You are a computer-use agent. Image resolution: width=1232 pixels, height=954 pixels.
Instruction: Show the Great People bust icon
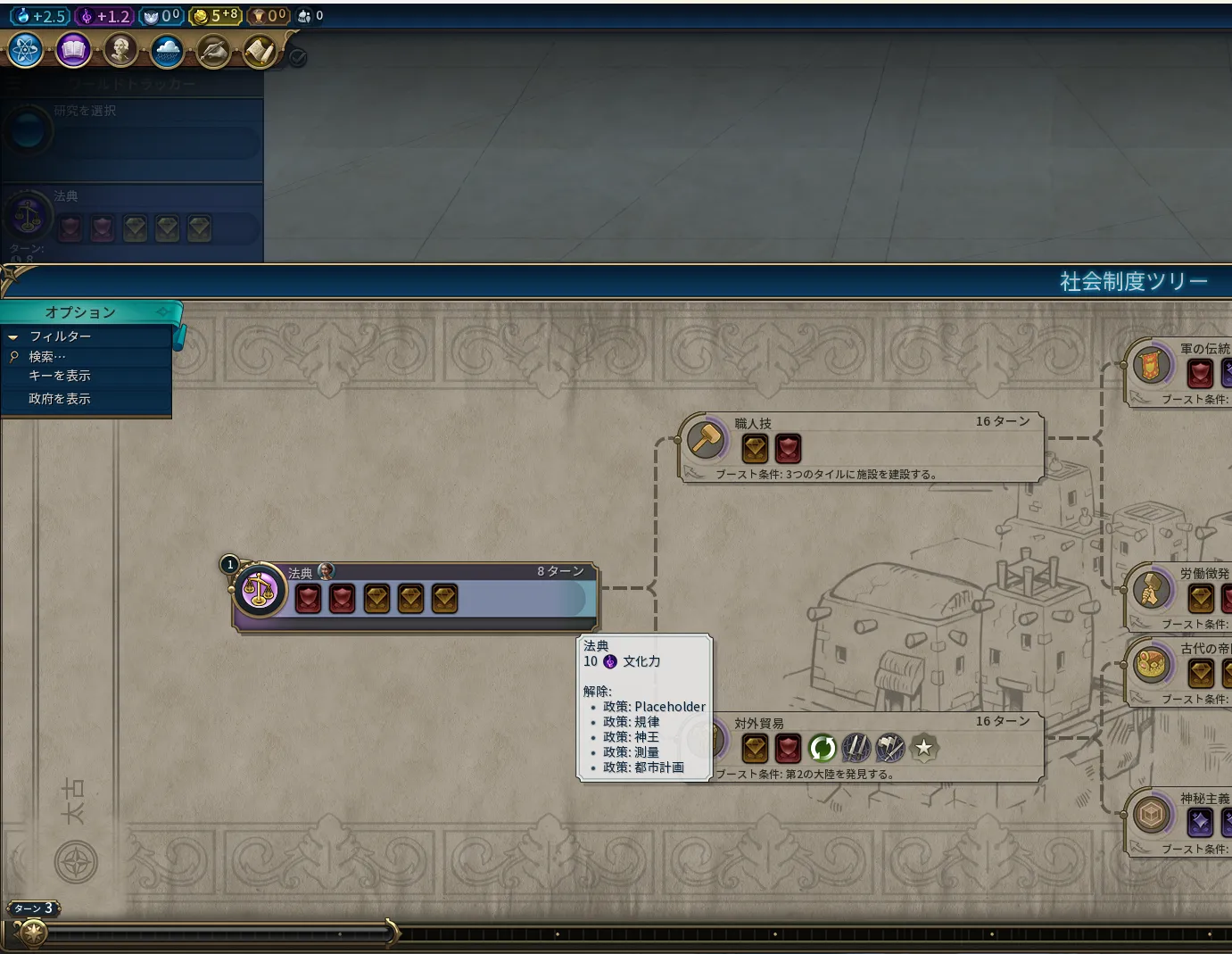pos(120,51)
